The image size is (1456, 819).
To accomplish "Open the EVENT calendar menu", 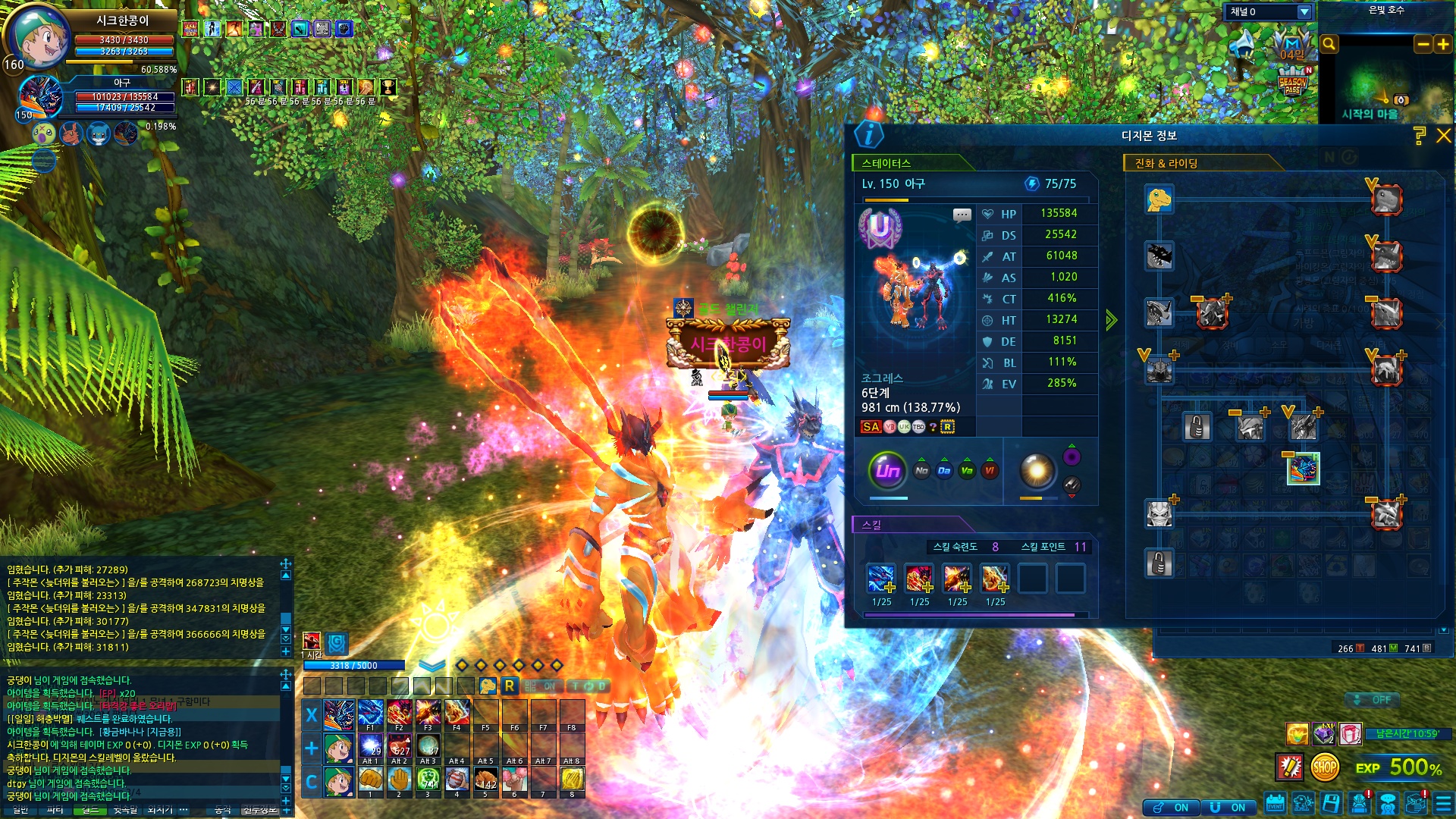I will click(1275, 804).
